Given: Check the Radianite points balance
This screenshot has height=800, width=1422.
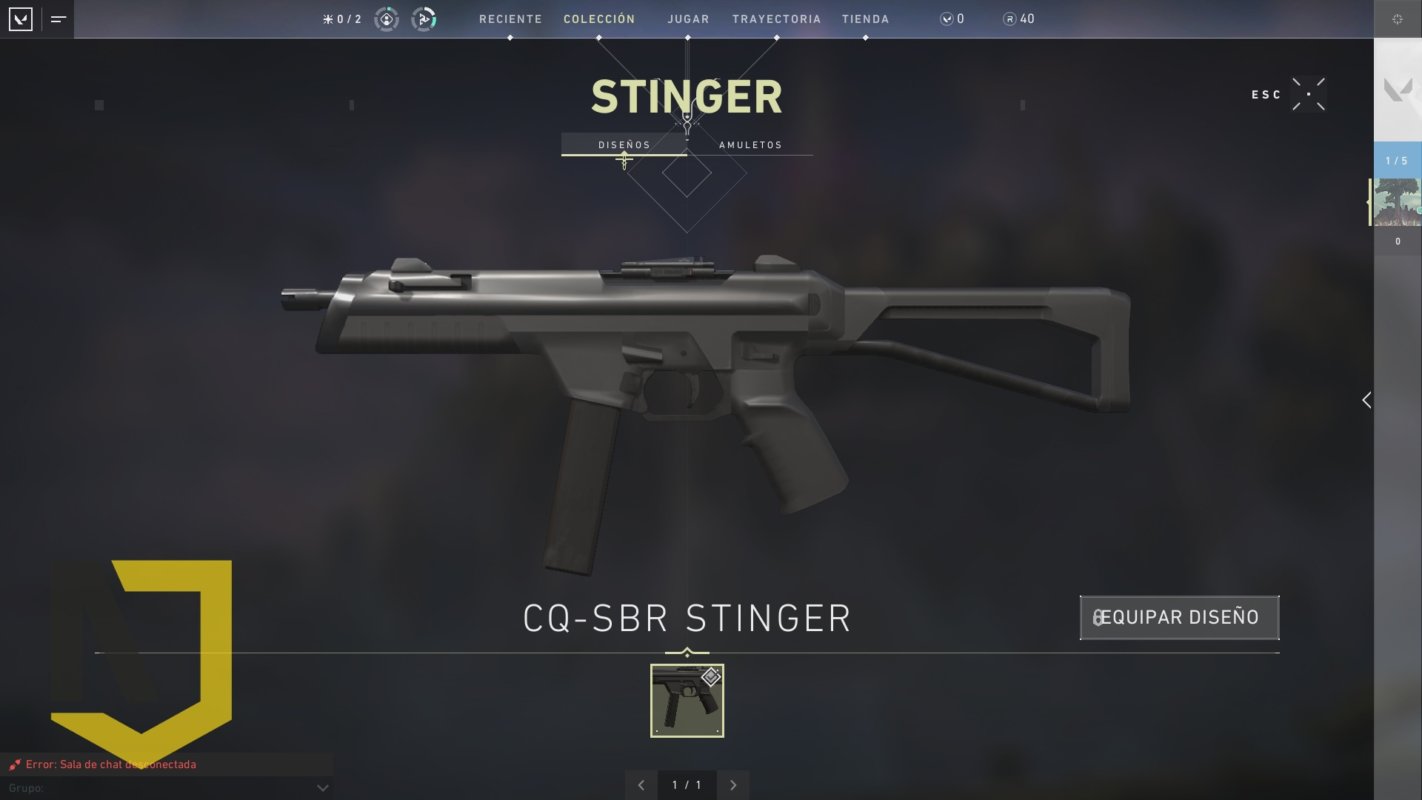Looking at the screenshot, I should [1018, 19].
